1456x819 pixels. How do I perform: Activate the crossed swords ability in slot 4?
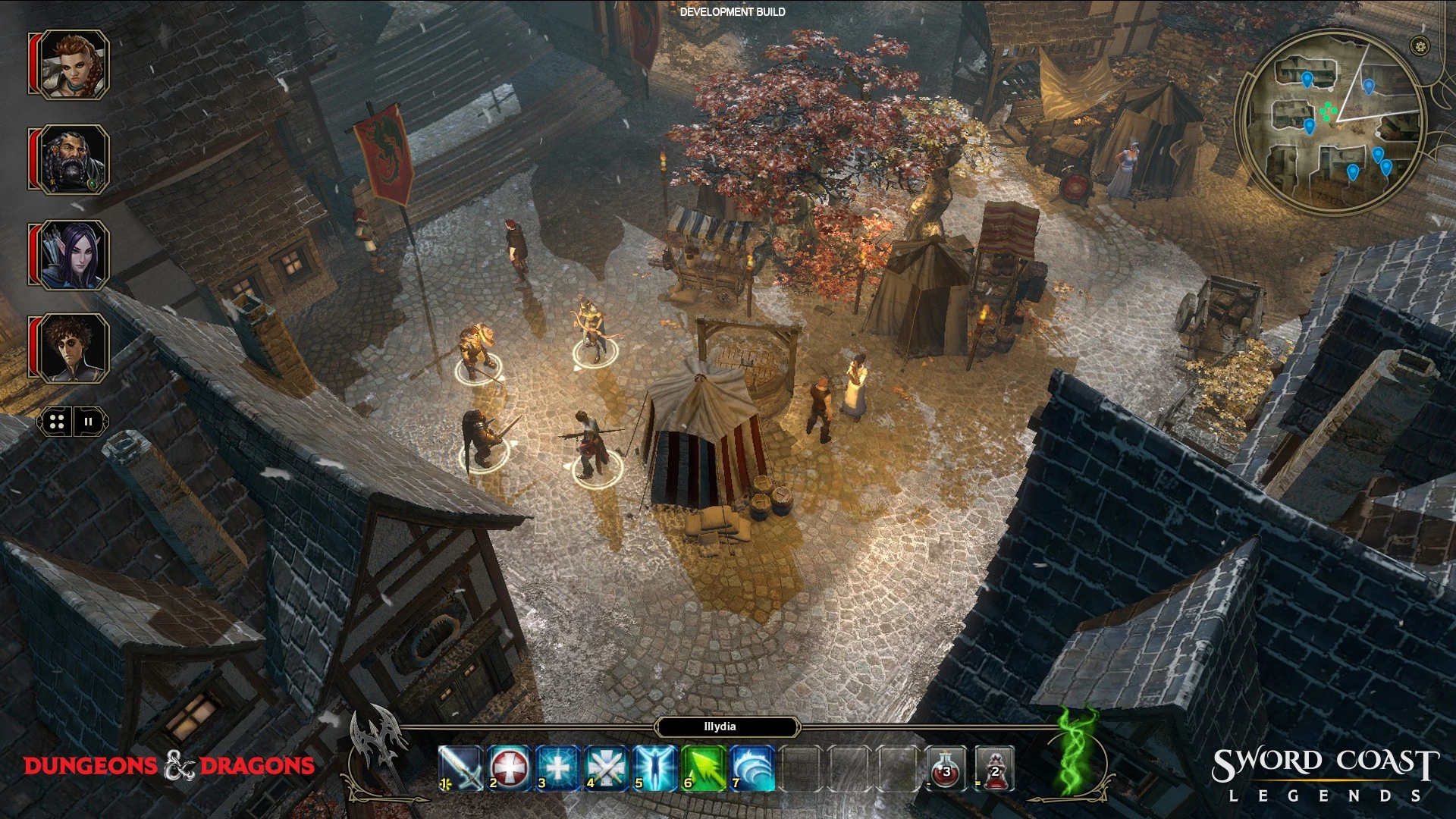coord(607,768)
